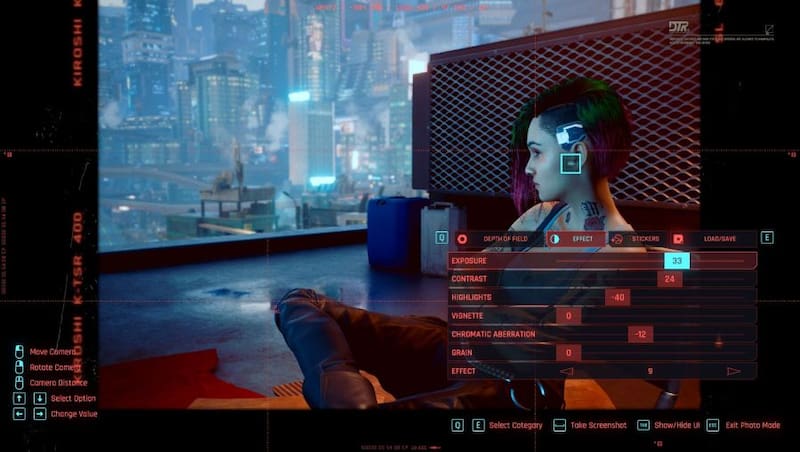Adjust the Contrast slider
The height and width of the screenshot is (452, 800).
point(669,279)
